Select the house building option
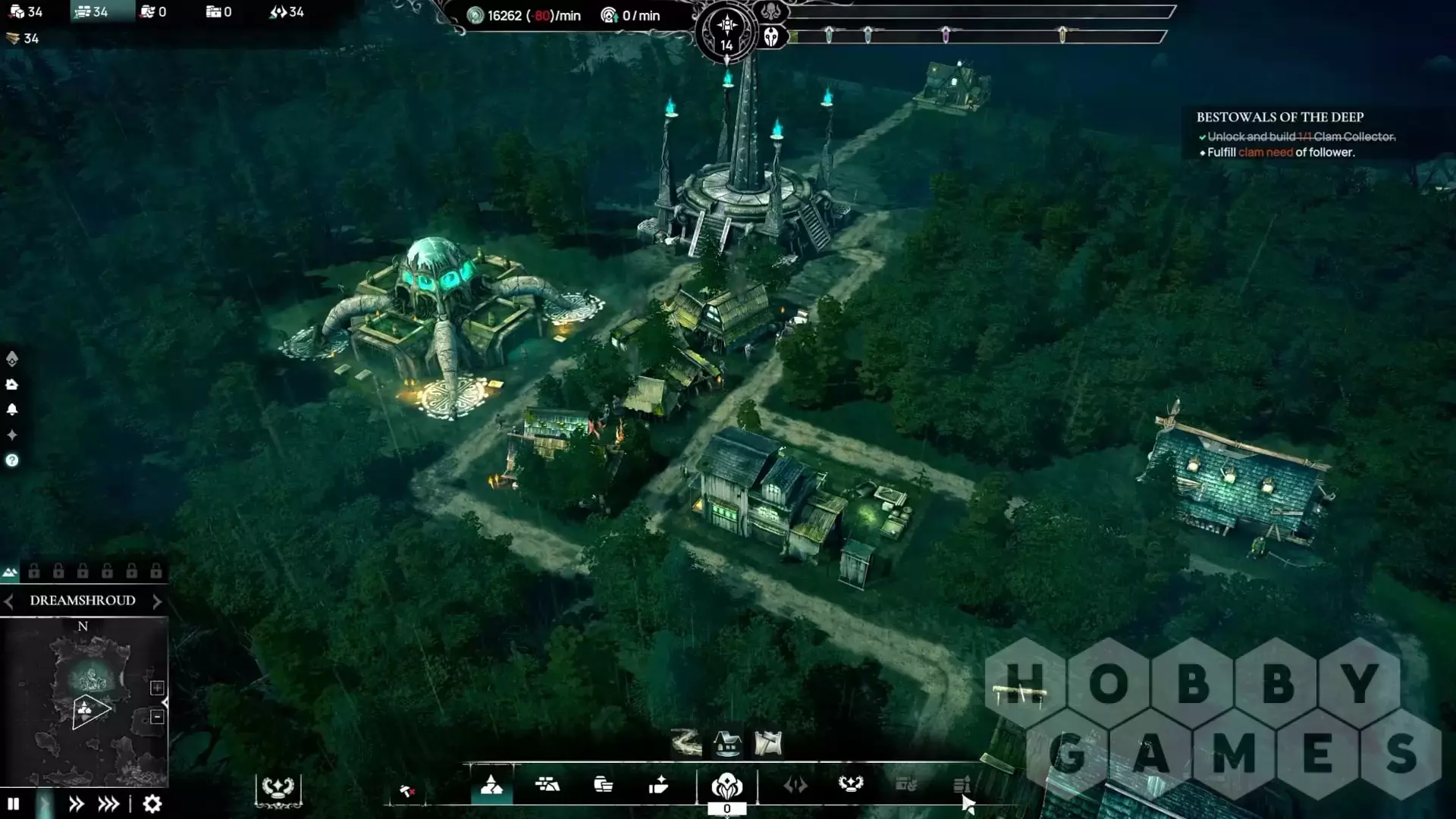Image resolution: width=1456 pixels, height=819 pixels. coord(727,743)
